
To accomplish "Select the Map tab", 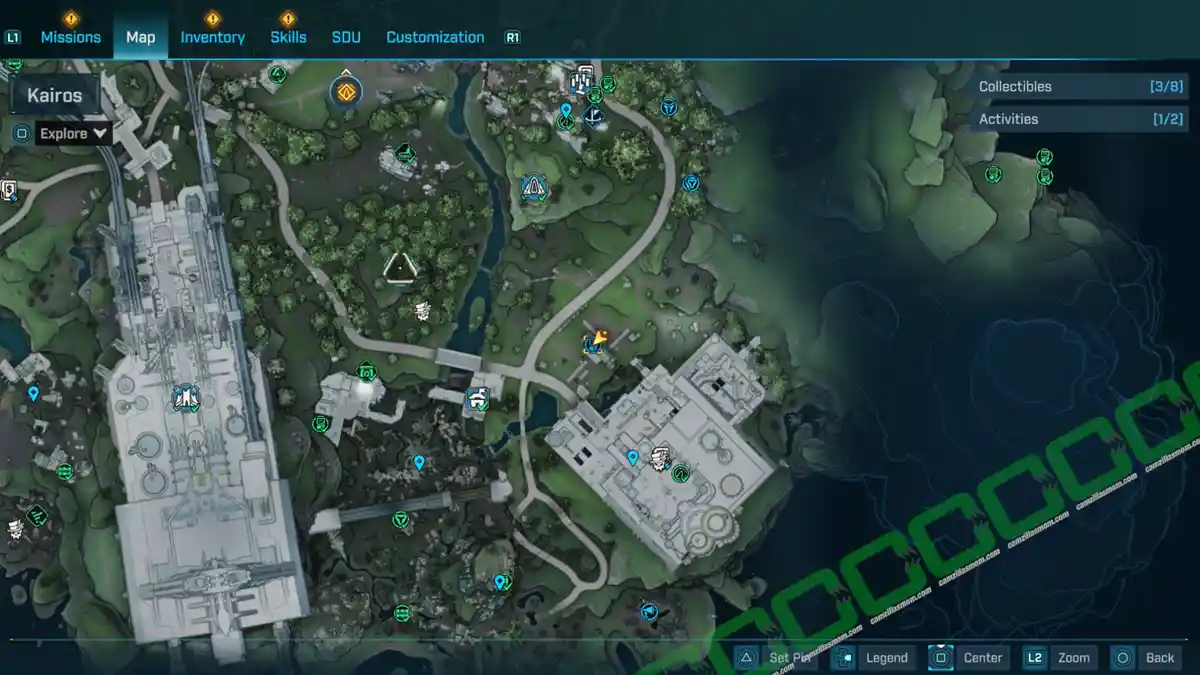I will tap(140, 37).
